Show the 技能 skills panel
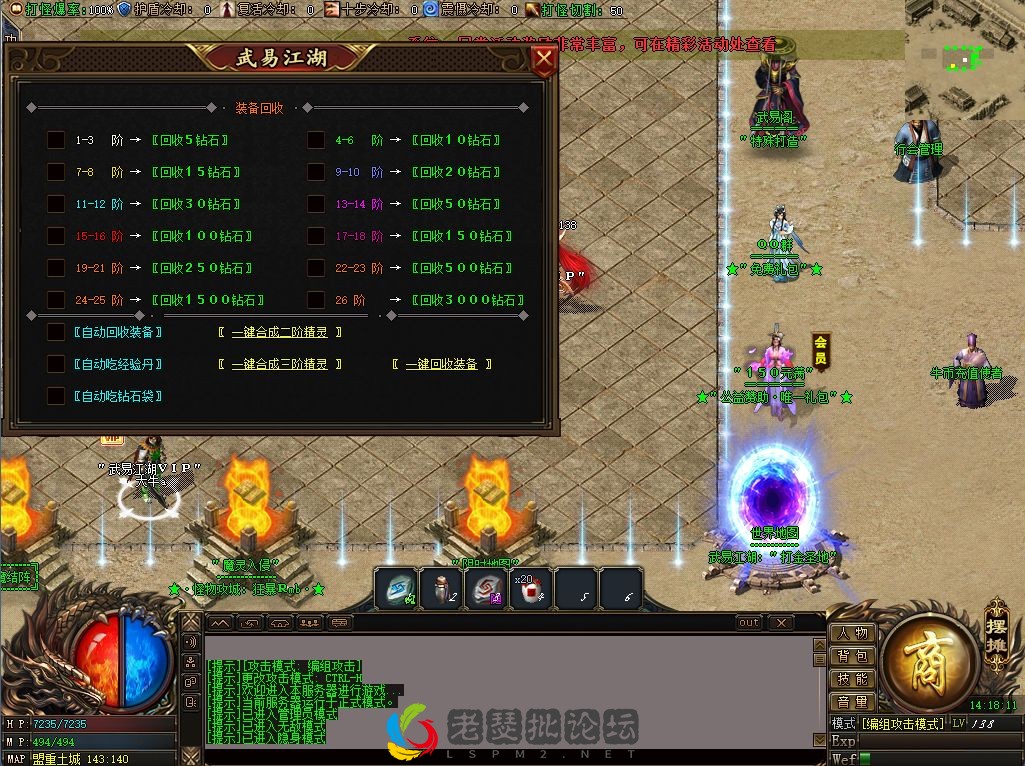Image resolution: width=1025 pixels, height=766 pixels. [852, 679]
